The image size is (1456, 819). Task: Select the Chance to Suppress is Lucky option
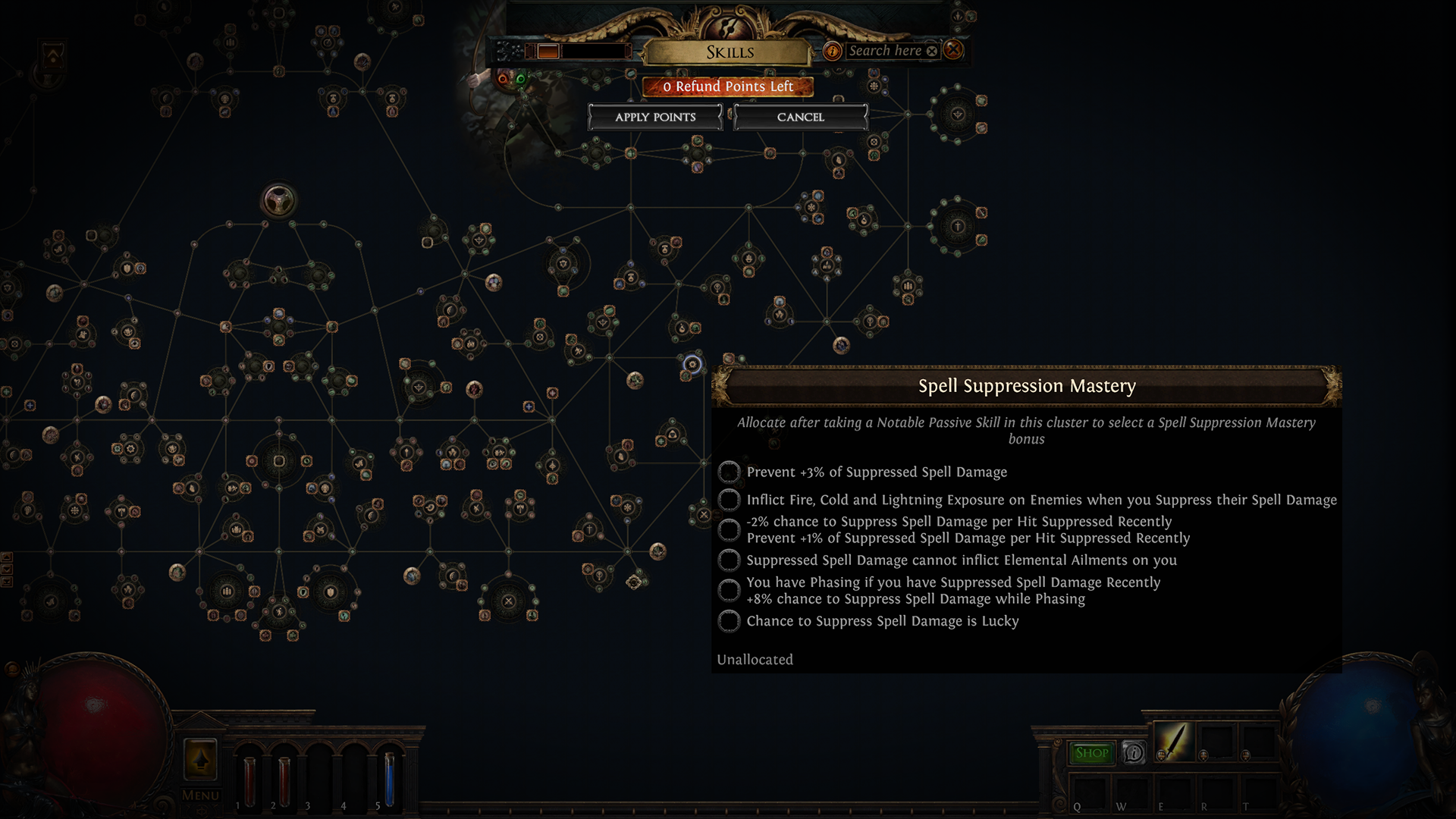[728, 621]
